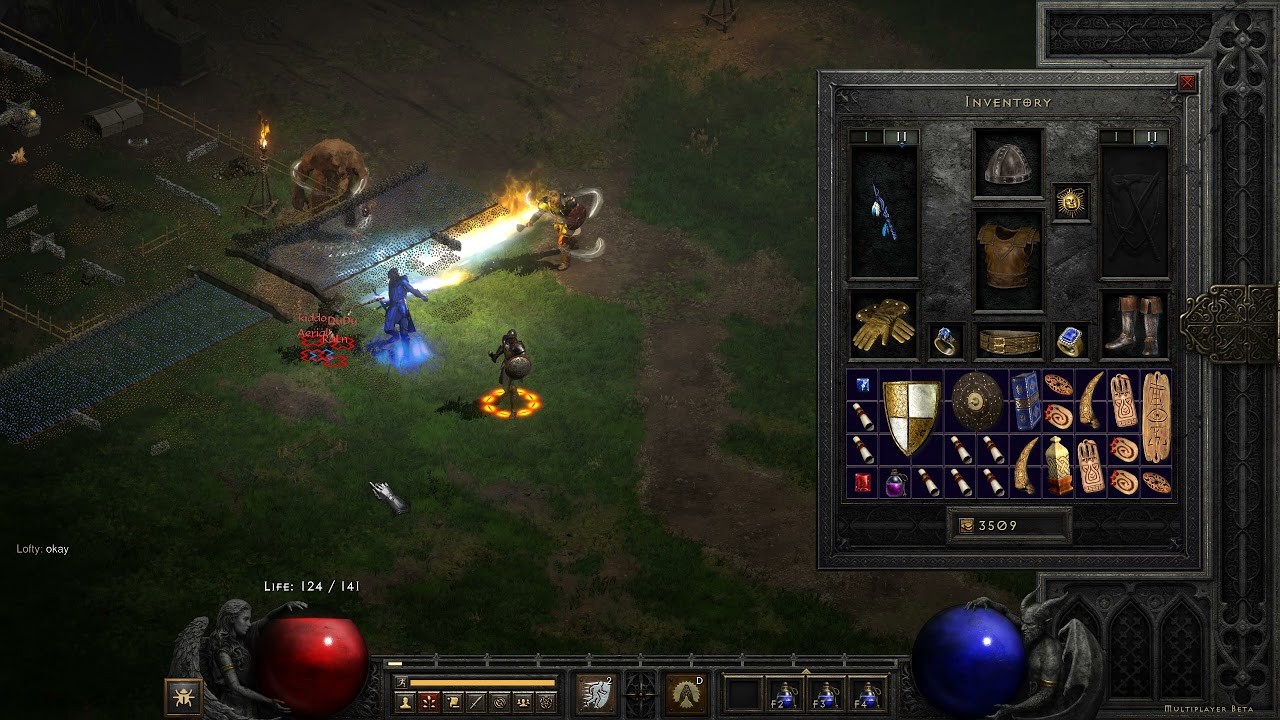1280x720 pixels.
Task: Select the equipped leather body armor
Action: [x=1008, y=258]
